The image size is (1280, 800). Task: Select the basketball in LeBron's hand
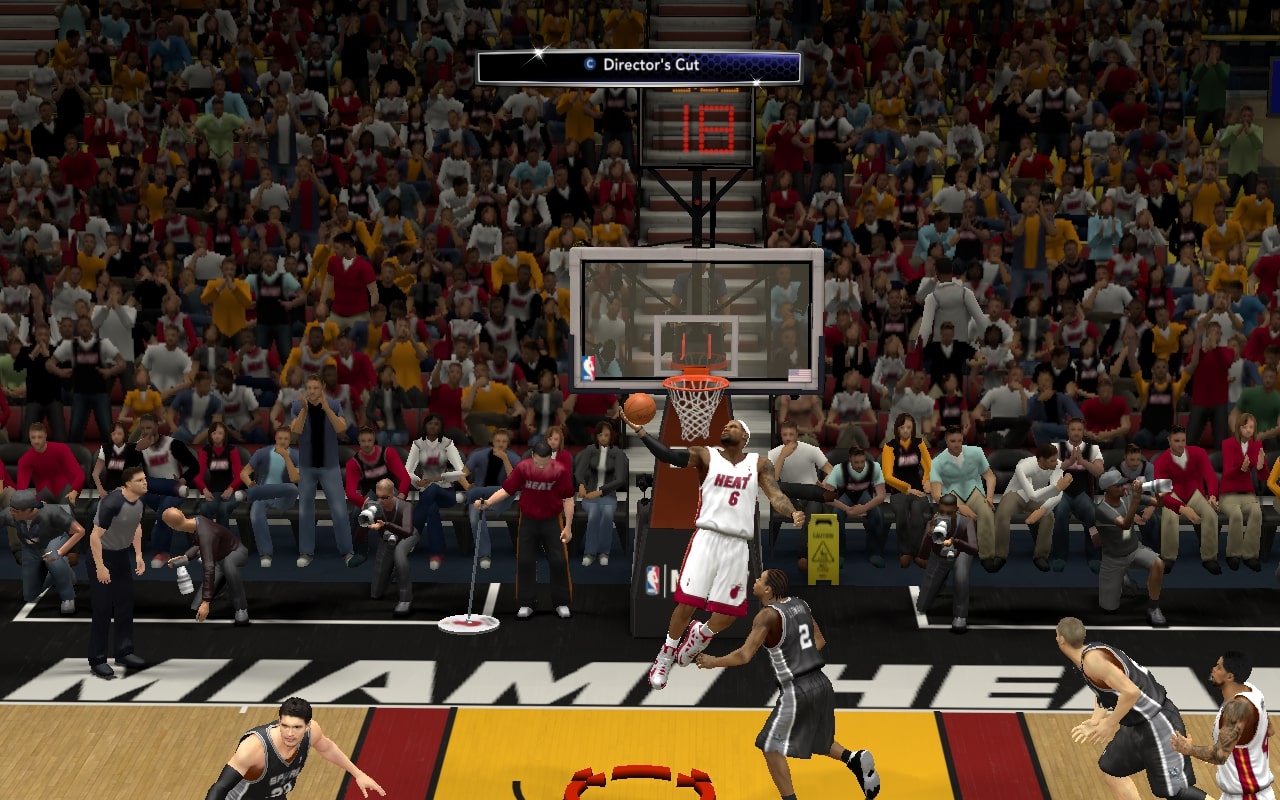click(641, 407)
